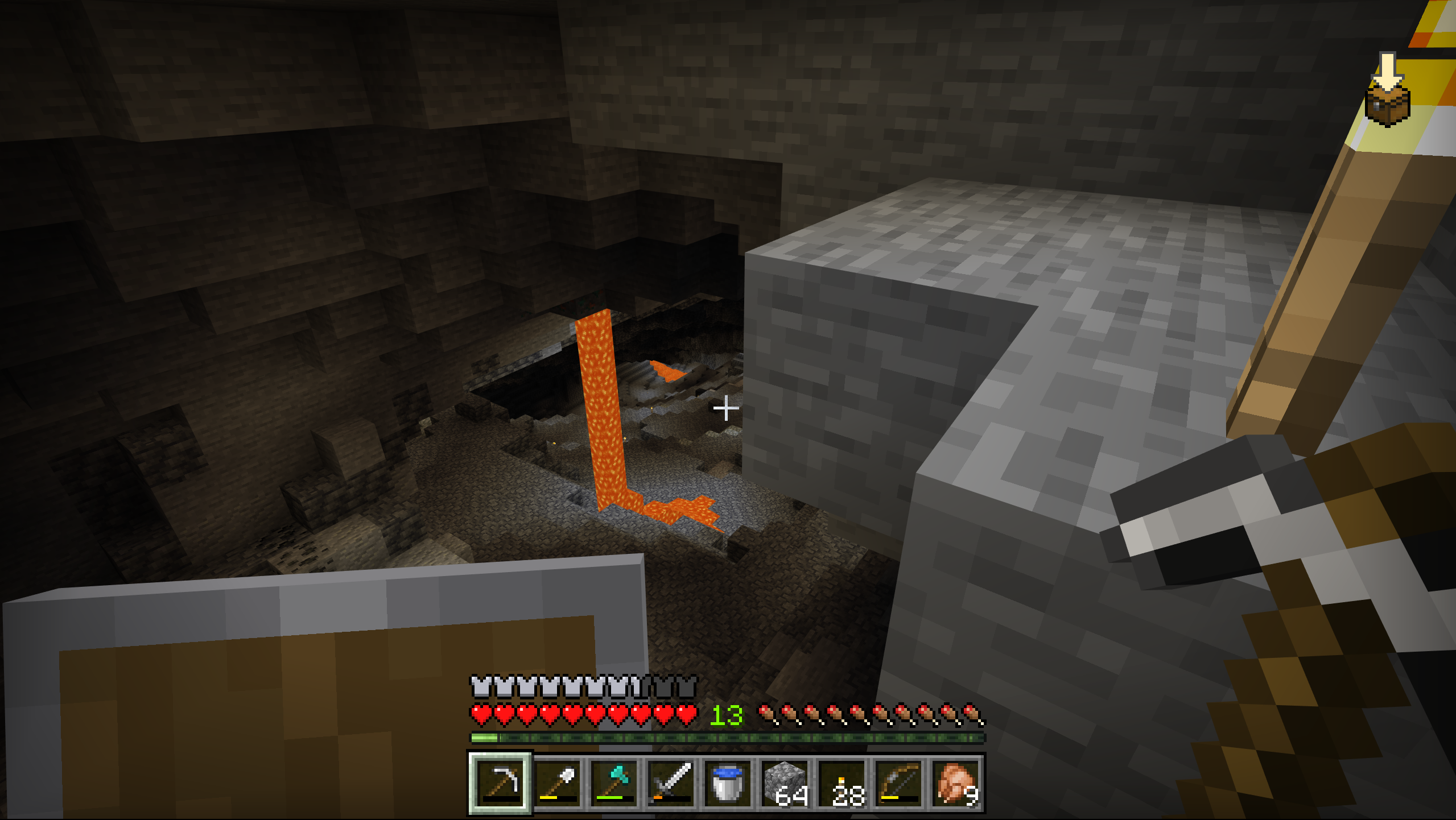Switch to the diamond axe slot
Viewport: 1456px width, 820px height.
614,783
